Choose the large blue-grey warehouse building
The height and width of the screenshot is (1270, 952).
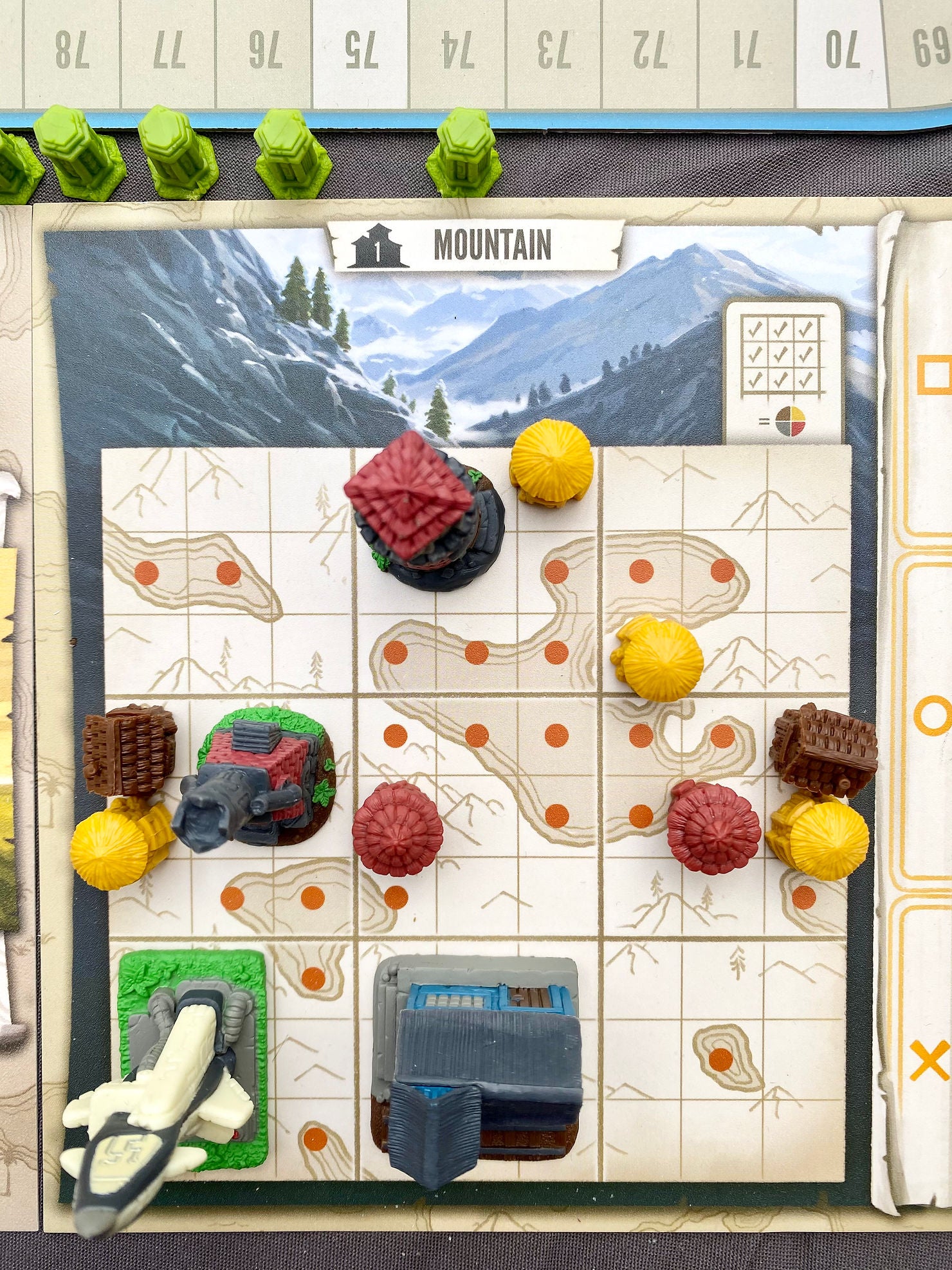coord(479,1055)
